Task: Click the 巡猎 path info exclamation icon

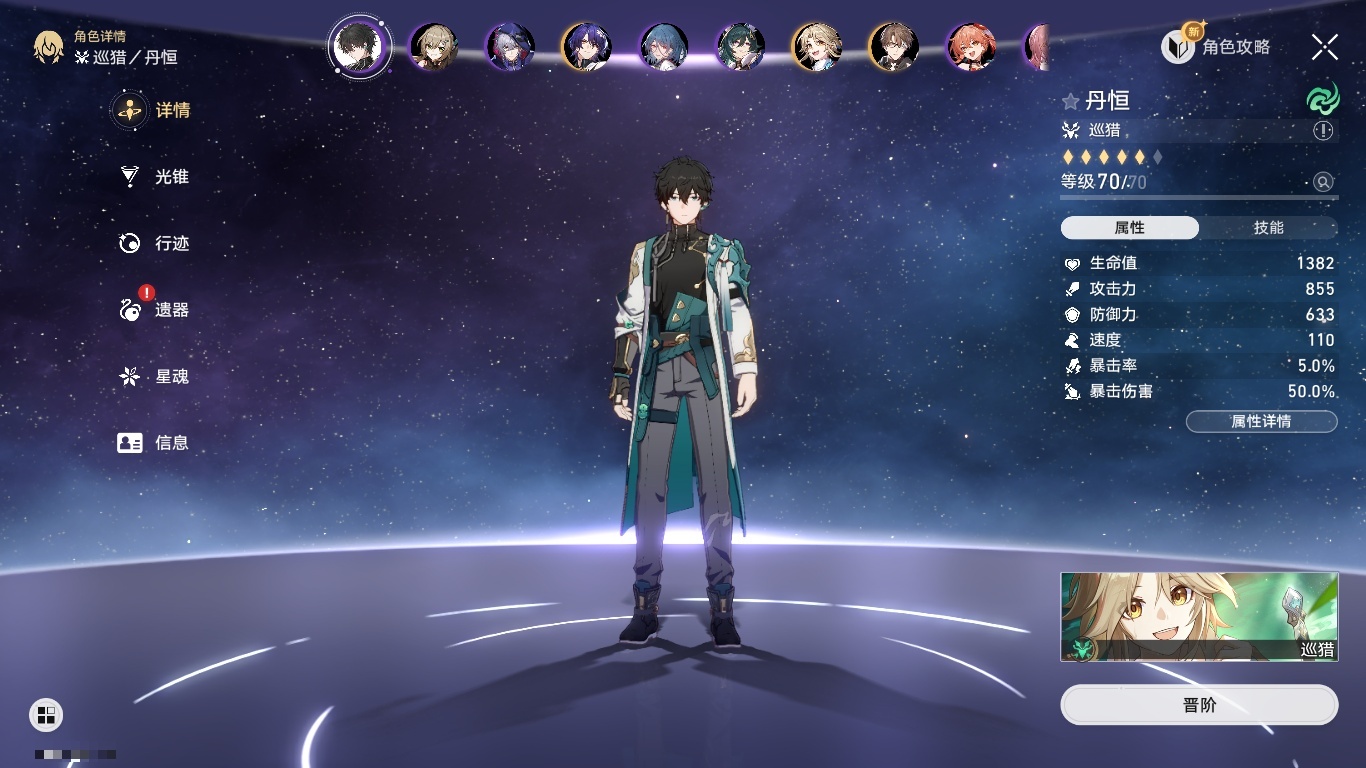Action: [1323, 131]
